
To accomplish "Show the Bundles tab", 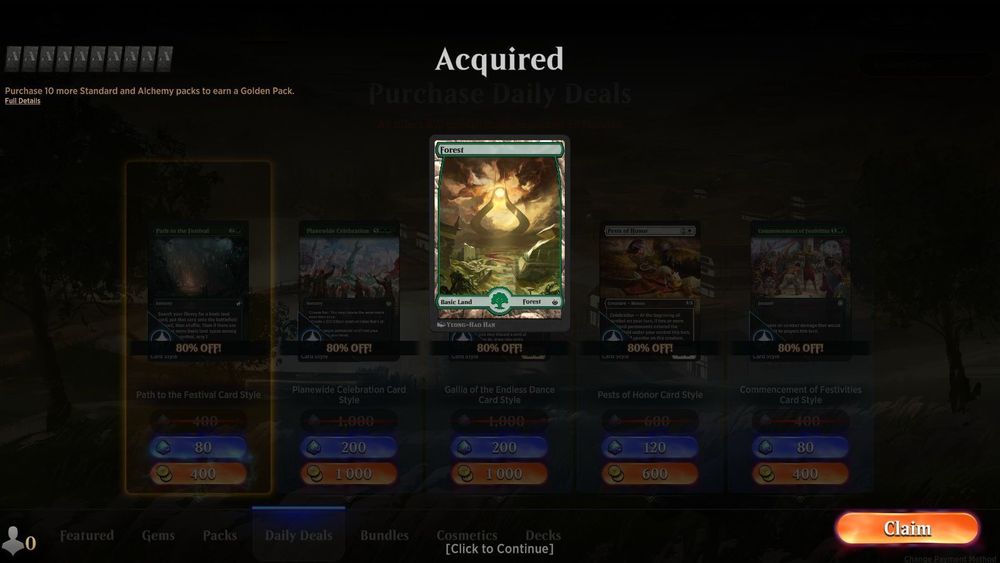I will point(384,535).
